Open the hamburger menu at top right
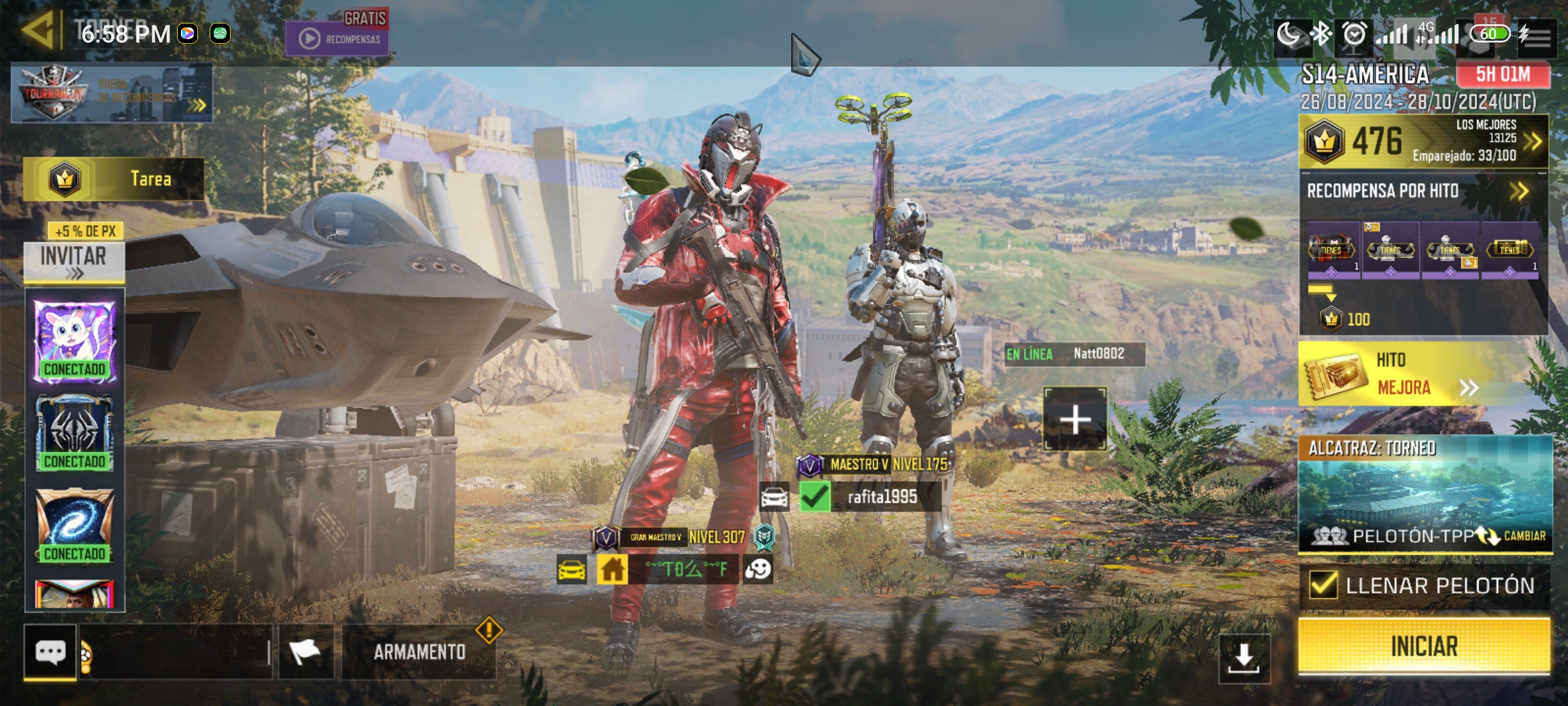1568x706 pixels. point(1537,36)
